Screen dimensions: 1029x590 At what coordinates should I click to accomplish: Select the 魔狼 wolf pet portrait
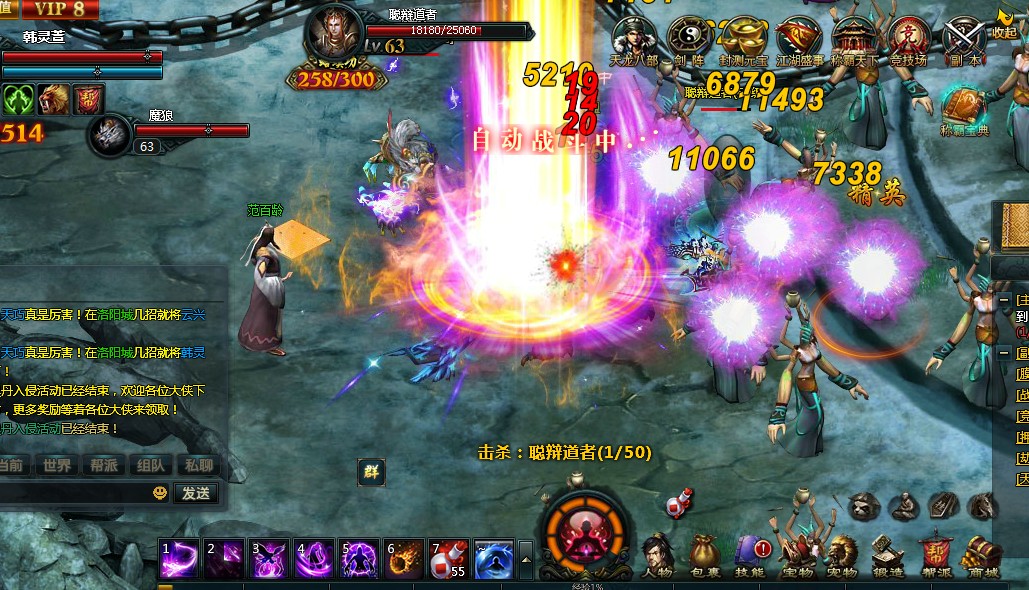pos(109,136)
